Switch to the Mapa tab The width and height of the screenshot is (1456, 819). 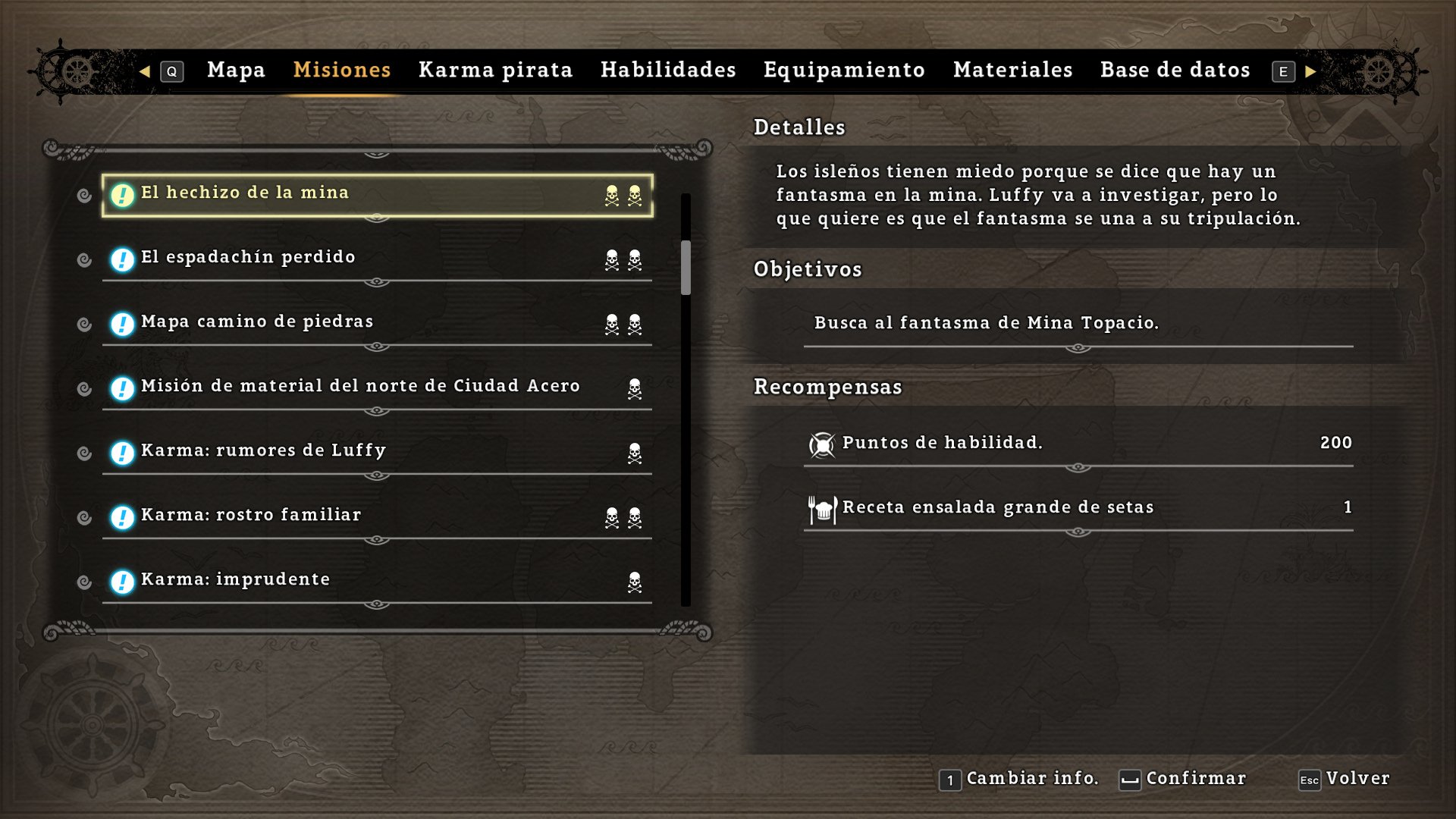pyautogui.click(x=236, y=71)
